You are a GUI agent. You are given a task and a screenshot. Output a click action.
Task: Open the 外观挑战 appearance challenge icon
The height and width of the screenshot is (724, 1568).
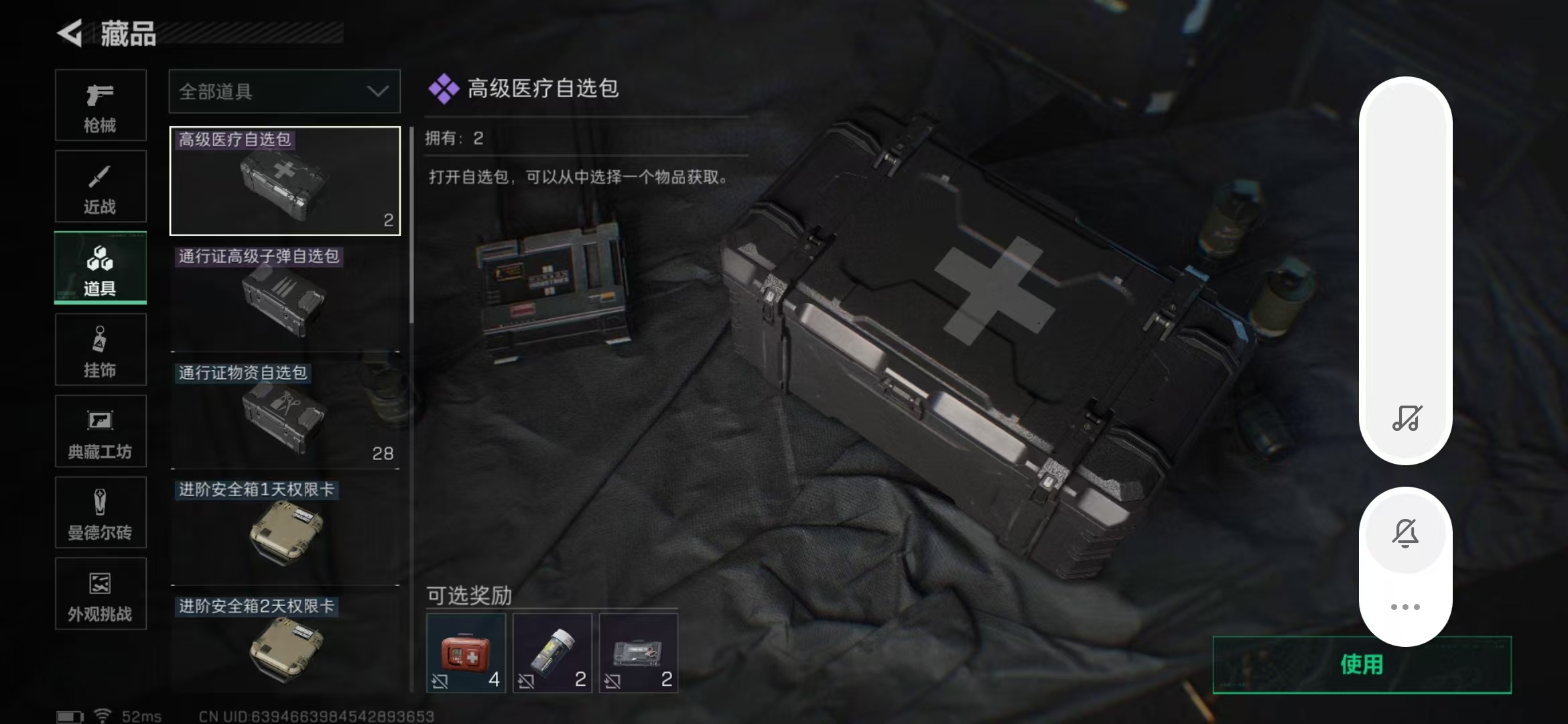100,594
